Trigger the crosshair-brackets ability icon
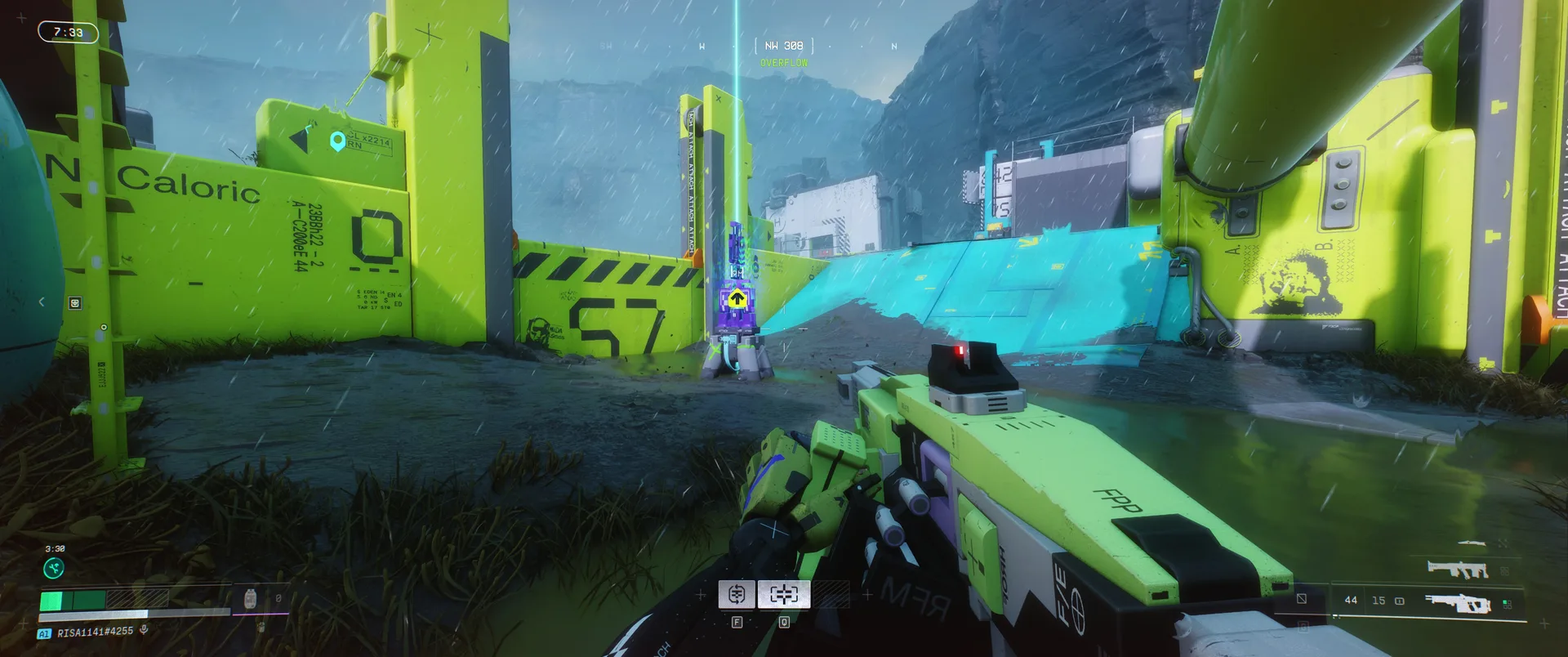Image resolution: width=1568 pixels, height=657 pixels. tap(784, 594)
